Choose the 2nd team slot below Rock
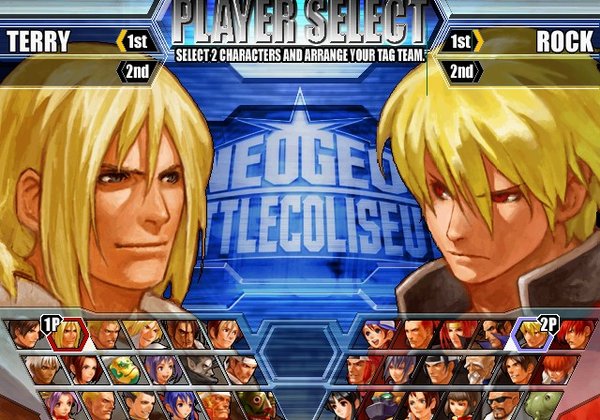 (461, 71)
